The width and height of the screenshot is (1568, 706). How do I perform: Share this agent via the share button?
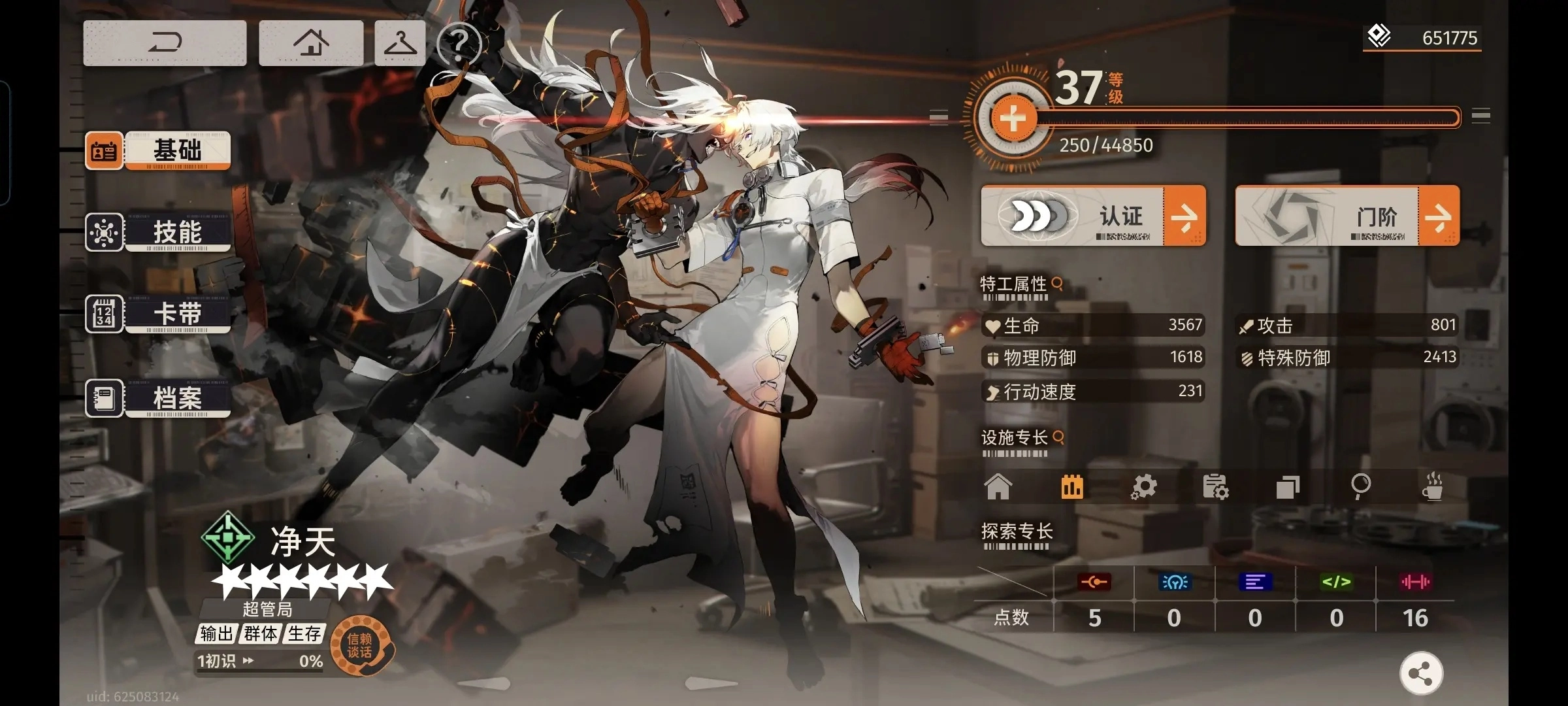pos(1421,673)
